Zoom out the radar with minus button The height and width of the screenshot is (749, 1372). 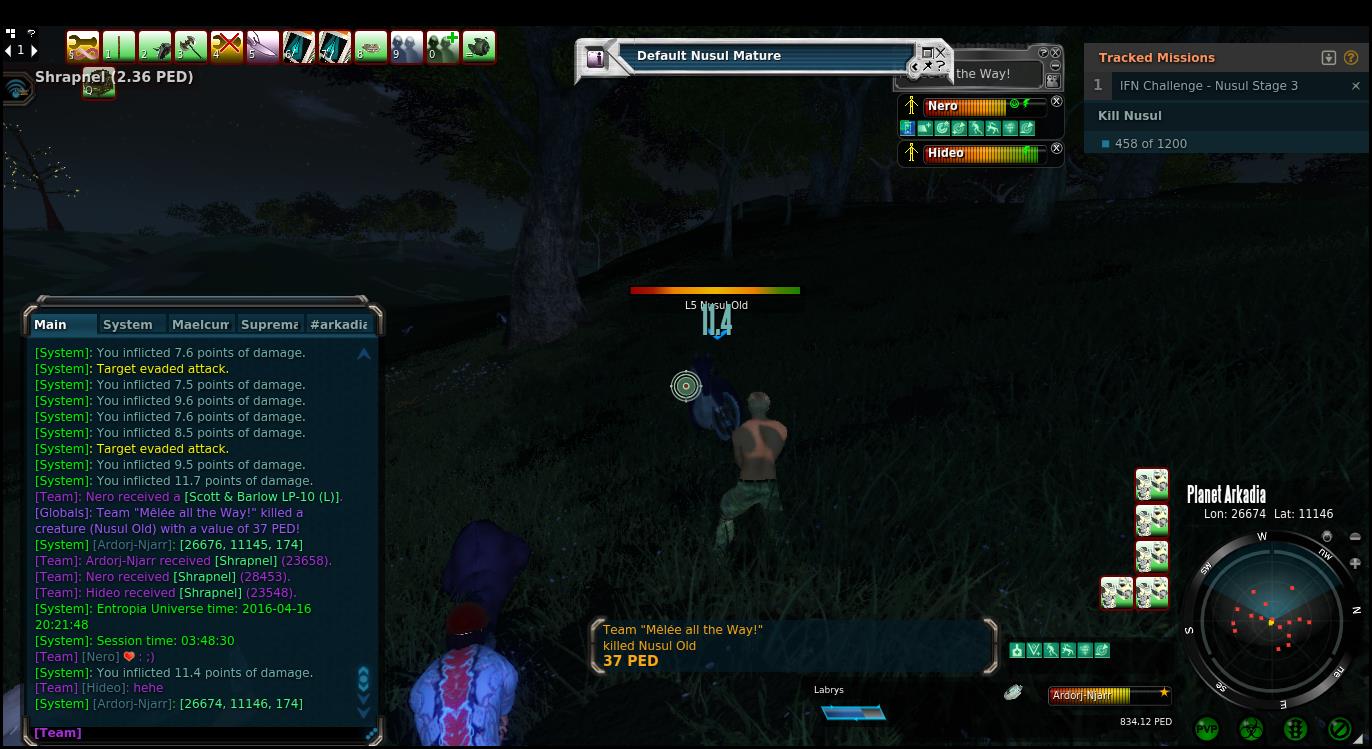pyautogui.click(x=1355, y=537)
